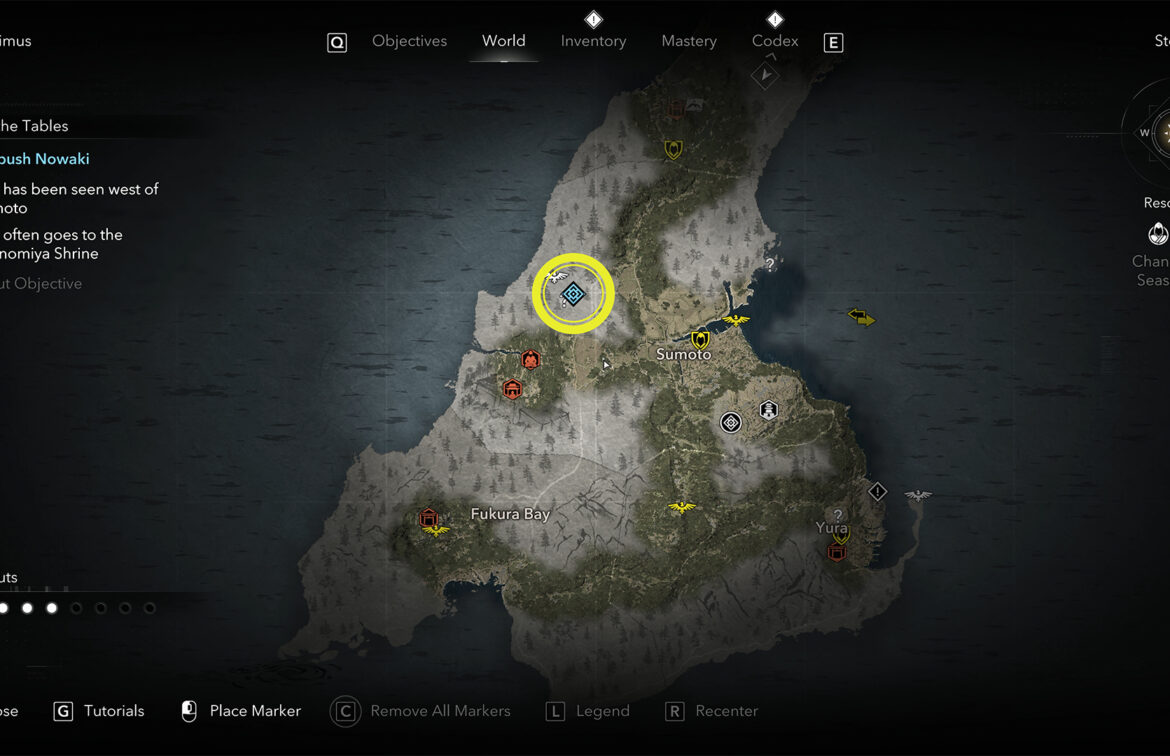
Task: Click the white eagle icon off Yura's coast
Action: tap(917, 495)
